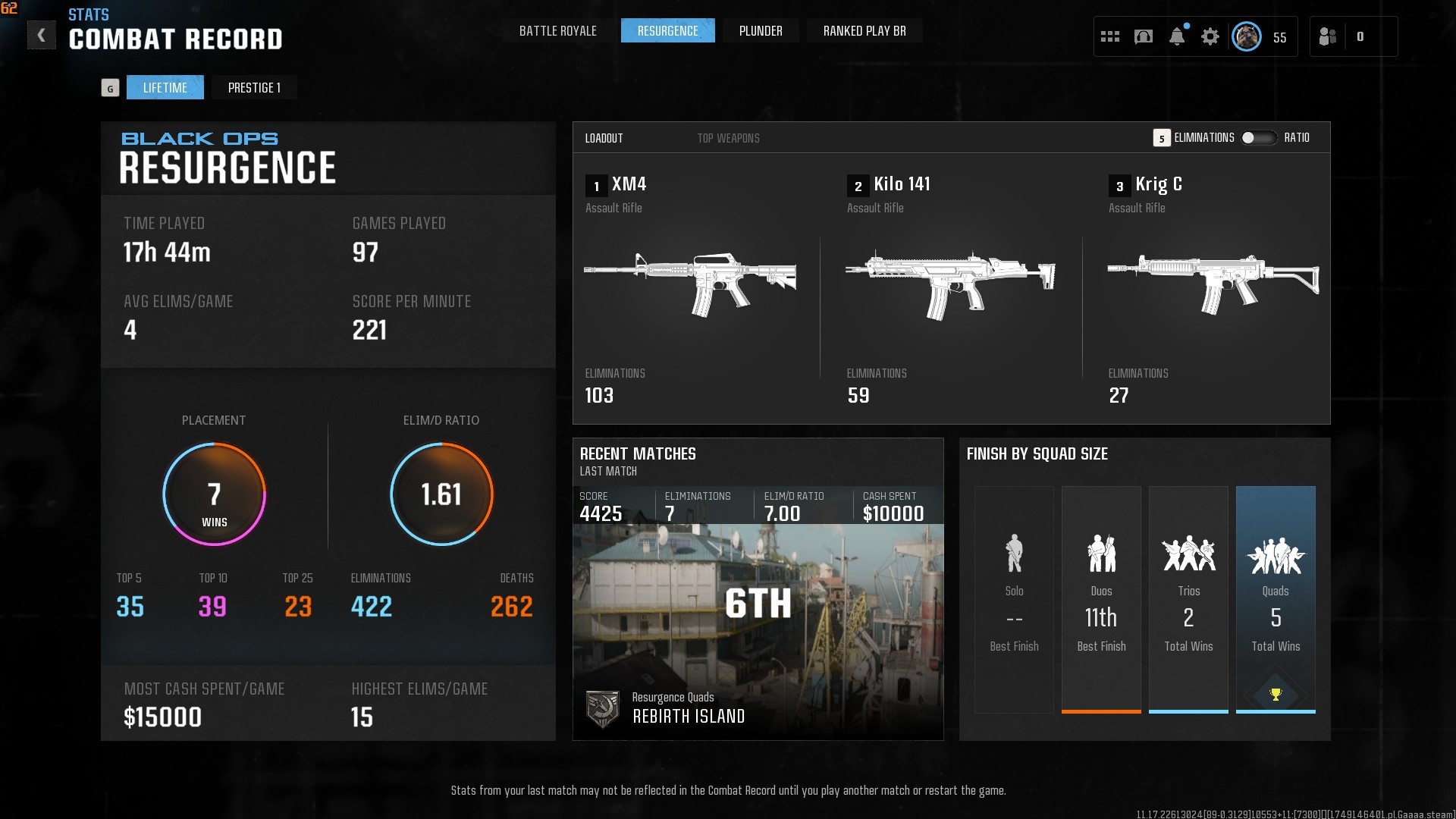Select the Resurgence mode tab
Screen dimensions: 1456x819
pos(667,31)
